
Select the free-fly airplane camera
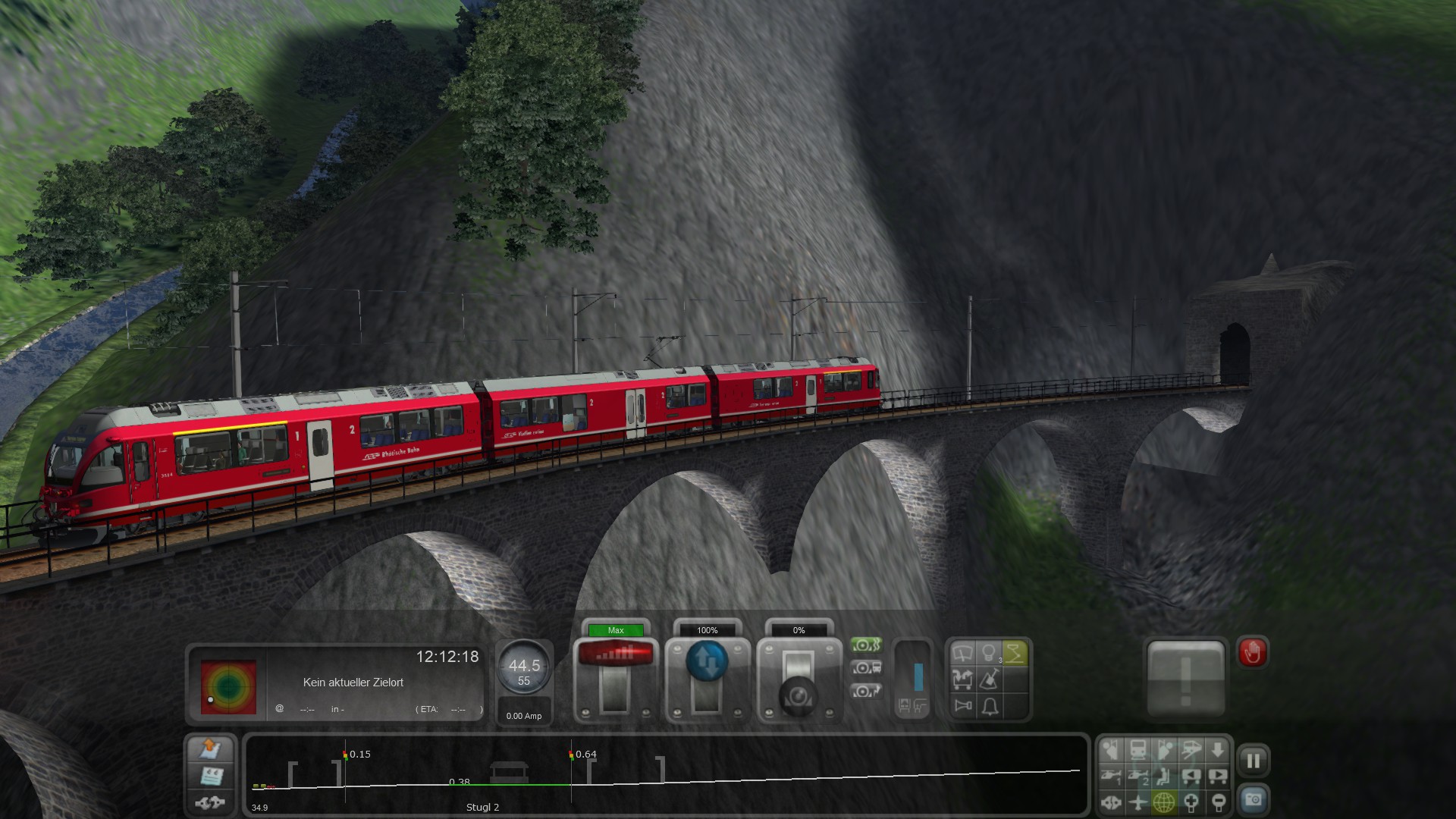click(1137, 802)
